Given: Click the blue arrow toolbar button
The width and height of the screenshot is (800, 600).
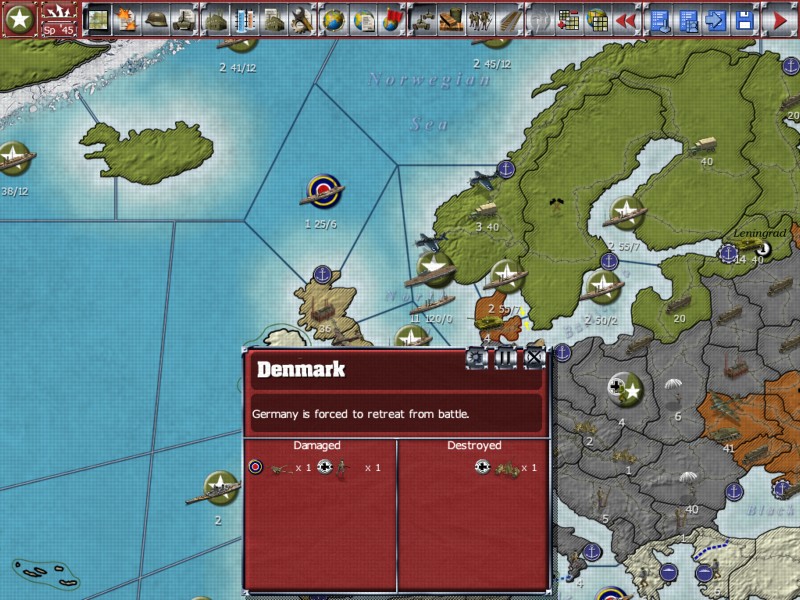Looking at the screenshot, I should (715, 18).
